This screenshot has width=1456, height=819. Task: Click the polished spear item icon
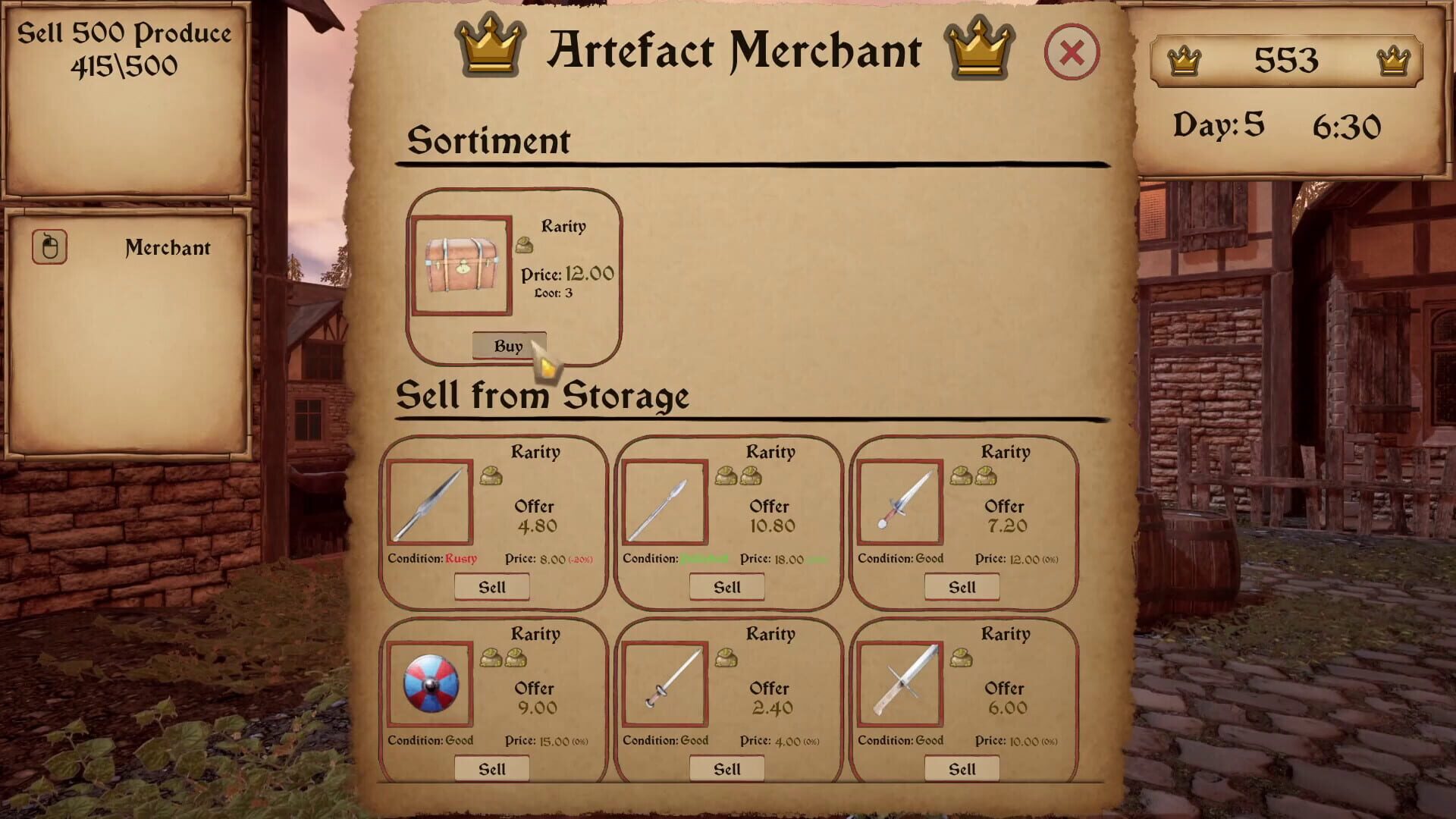pos(665,502)
